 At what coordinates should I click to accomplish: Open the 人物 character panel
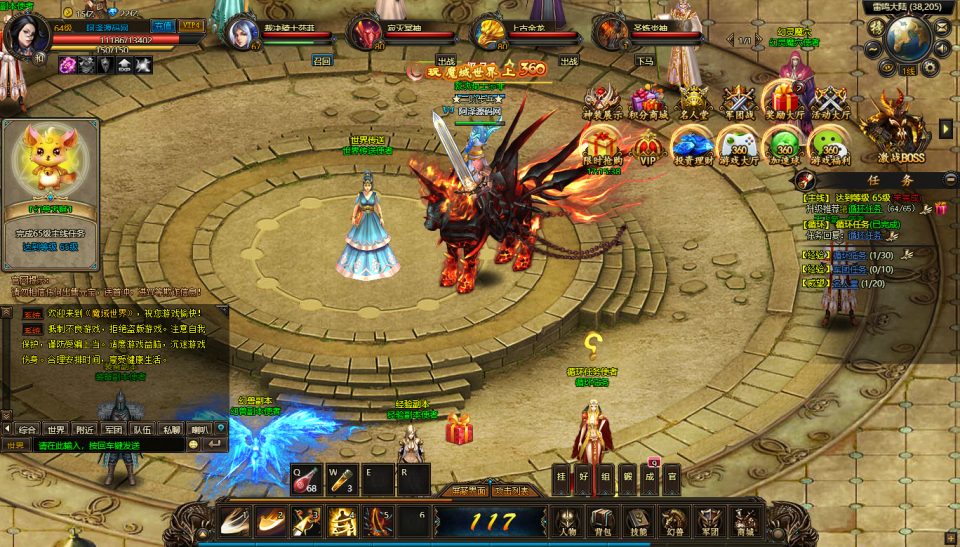click(x=567, y=521)
